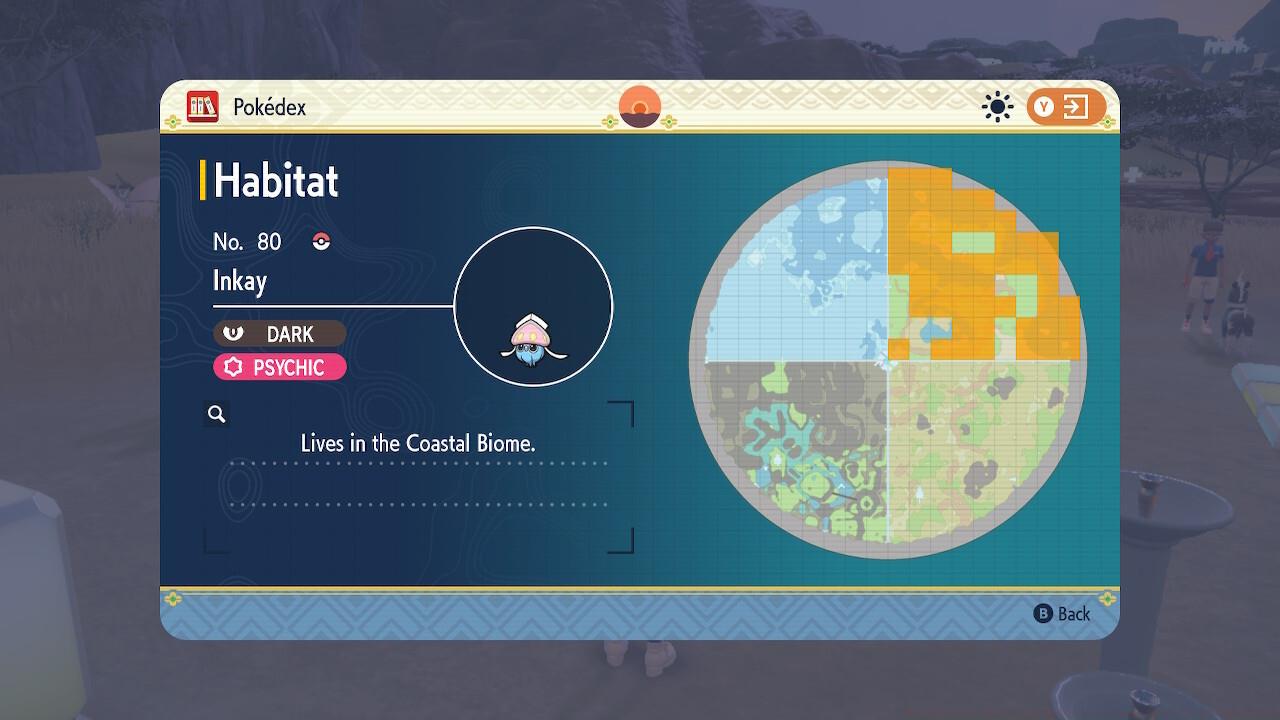The height and width of the screenshot is (720, 1280).
Task: Click the magnifying glass search icon
Action: [x=216, y=413]
